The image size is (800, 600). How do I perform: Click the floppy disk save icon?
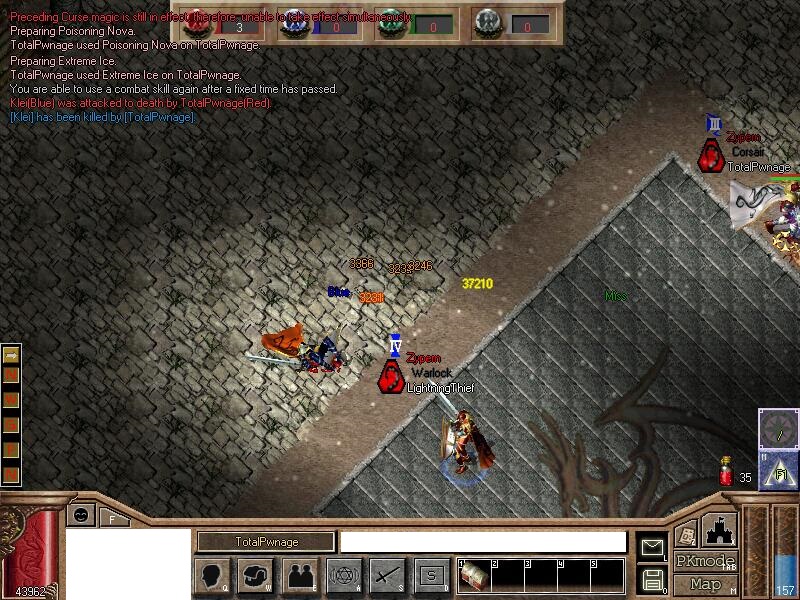(652, 579)
